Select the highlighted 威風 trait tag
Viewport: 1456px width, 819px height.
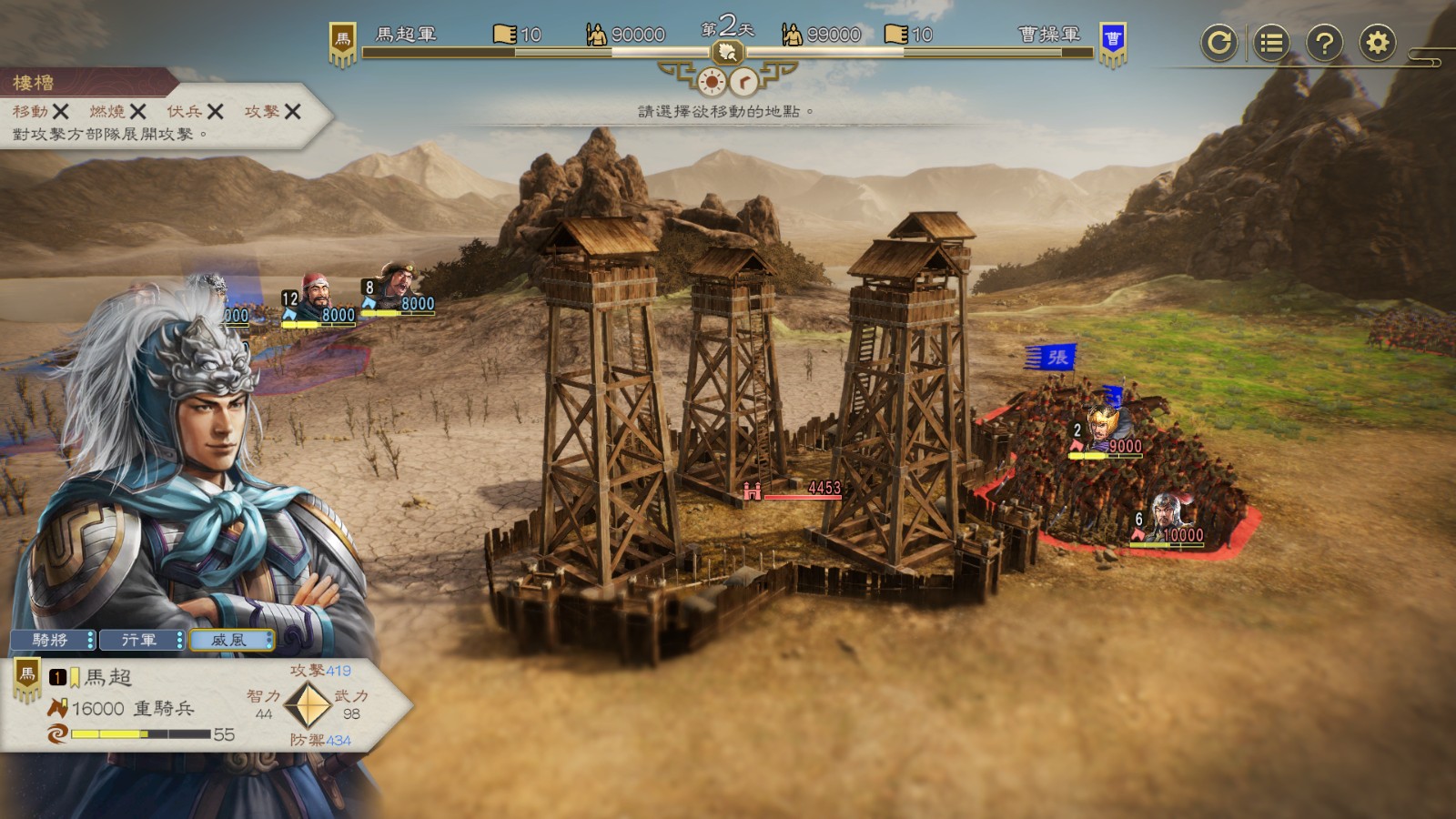pyautogui.click(x=230, y=641)
